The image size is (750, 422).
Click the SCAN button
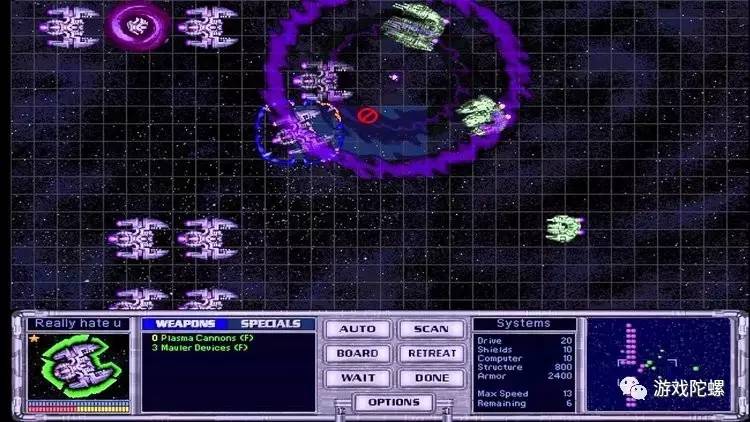click(431, 329)
